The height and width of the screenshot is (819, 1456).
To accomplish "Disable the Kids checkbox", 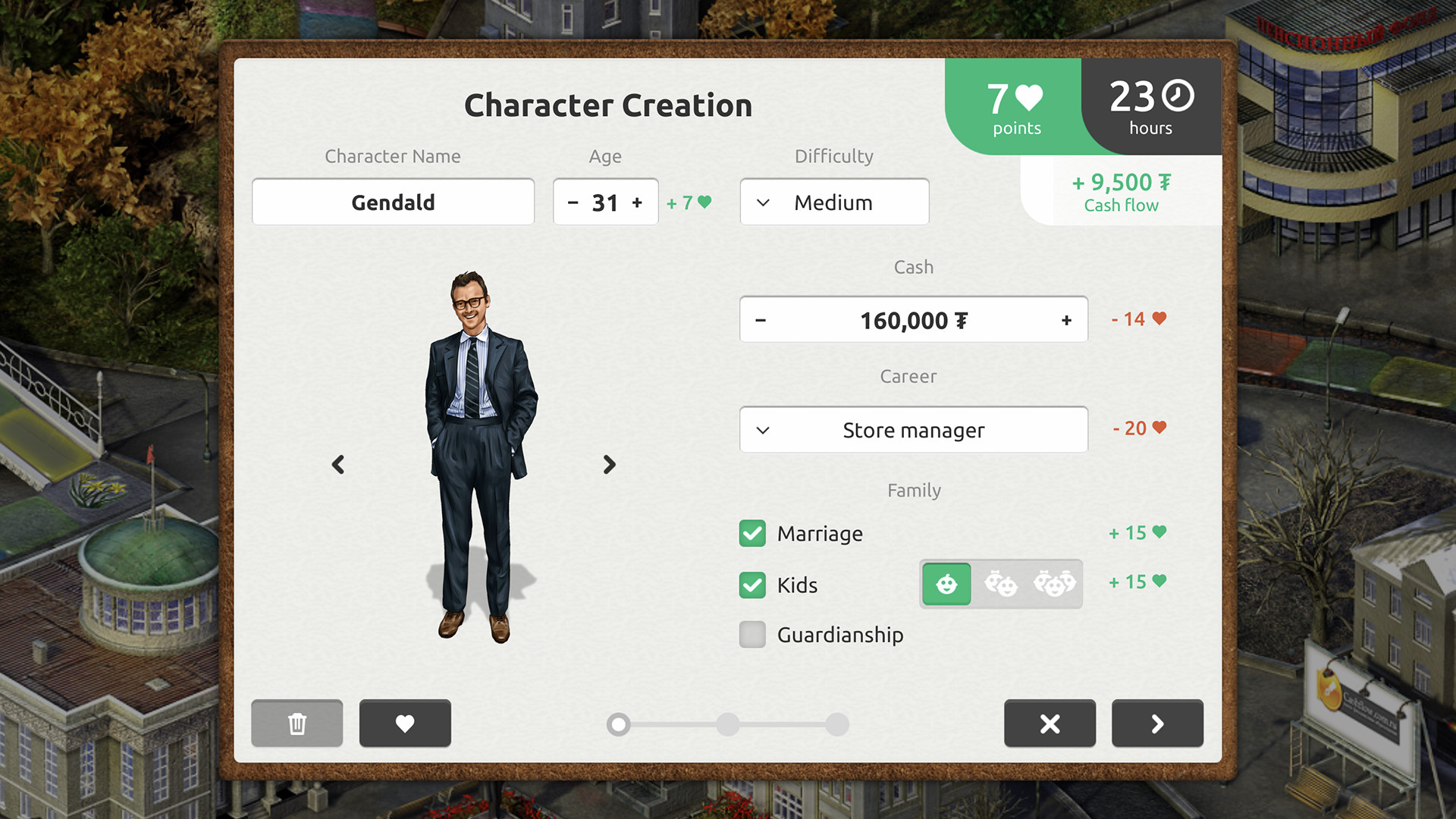I will (x=752, y=585).
